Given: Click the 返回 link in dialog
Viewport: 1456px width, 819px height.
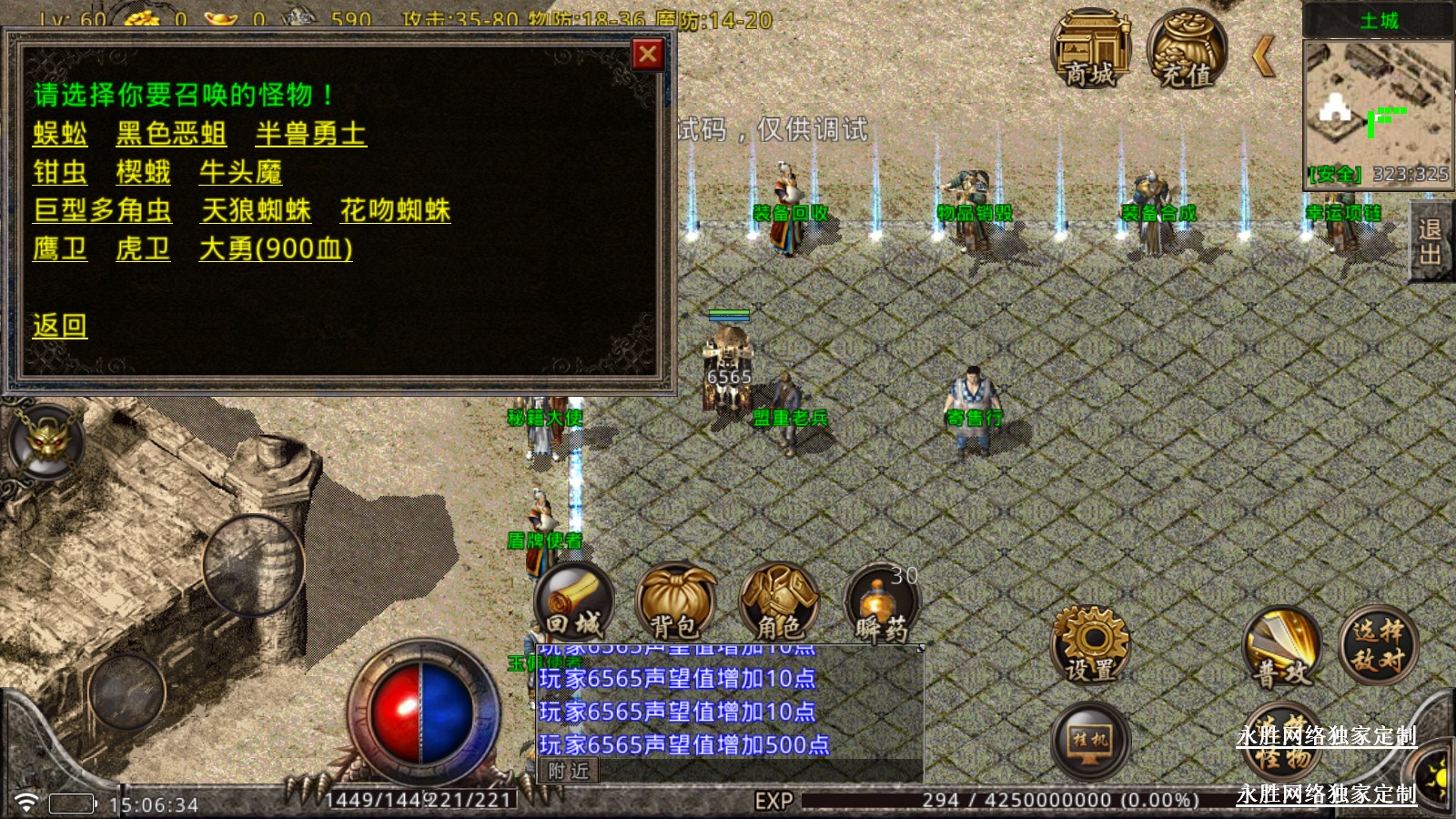Looking at the screenshot, I should pyautogui.click(x=60, y=325).
